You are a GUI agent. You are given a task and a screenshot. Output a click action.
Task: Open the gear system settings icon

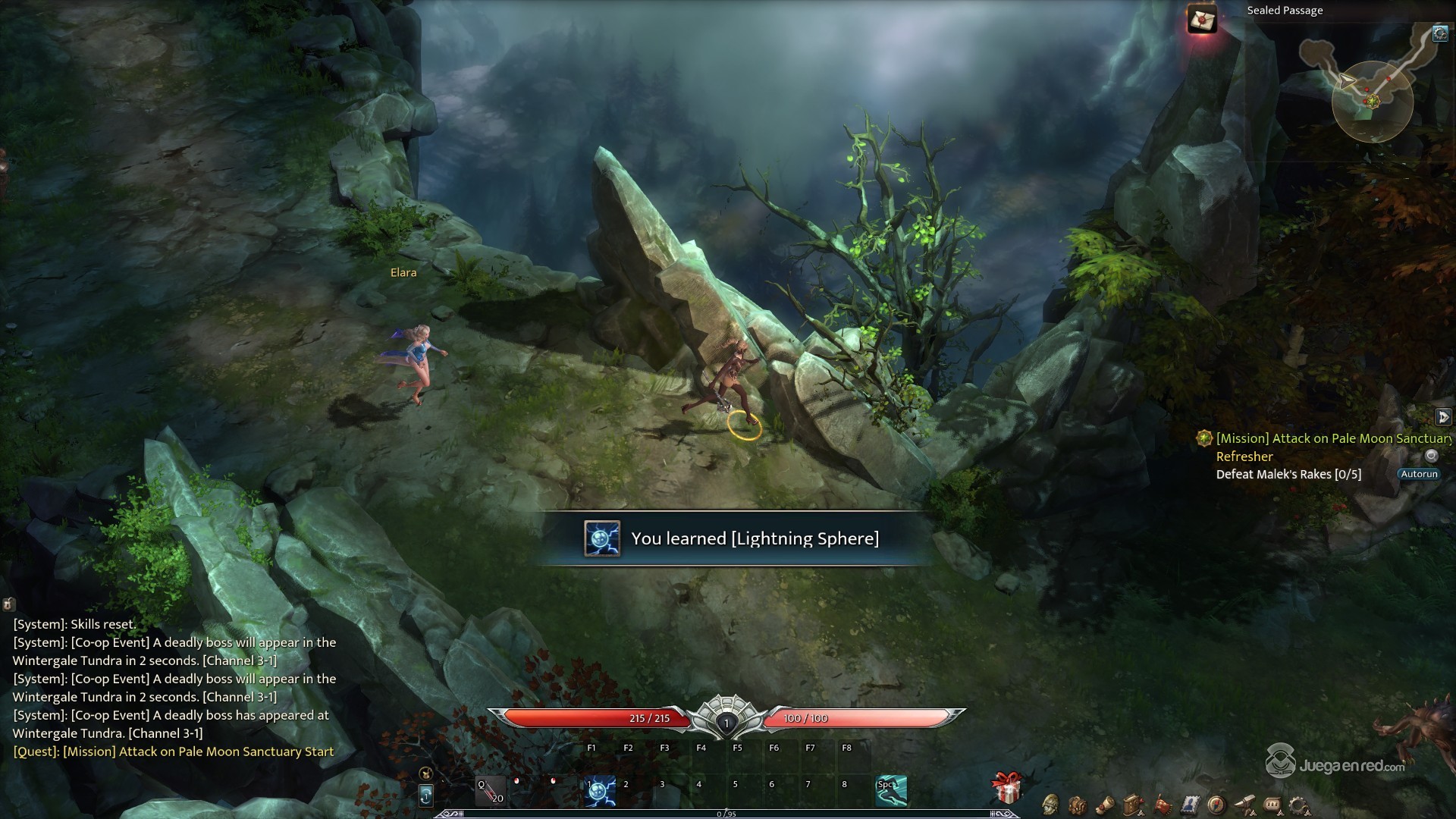pyautogui.click(x=1300, y=804)
